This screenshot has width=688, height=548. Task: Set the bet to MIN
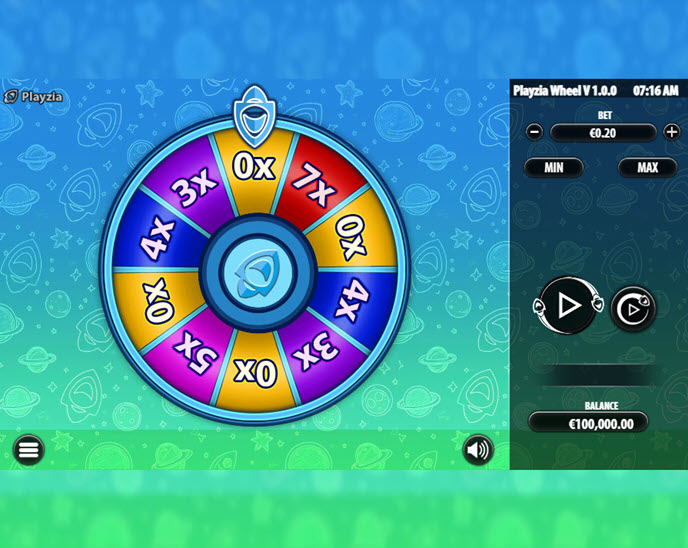click(554, 167)
